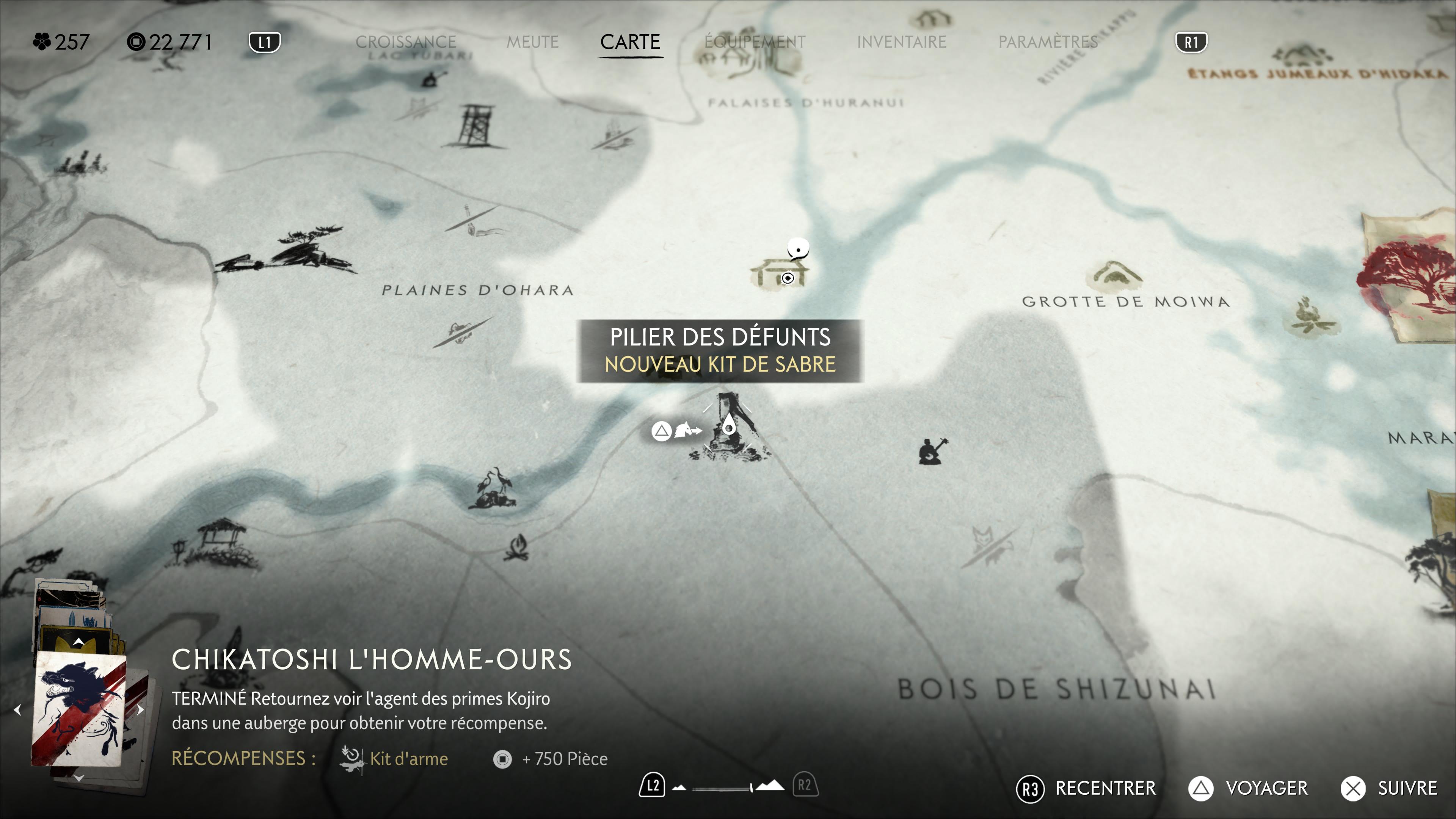The width and height of the screenshot is (1456, 819).
Task: Open the Inventaire tab
Action: pyautogui.click(x=901, y=42)
